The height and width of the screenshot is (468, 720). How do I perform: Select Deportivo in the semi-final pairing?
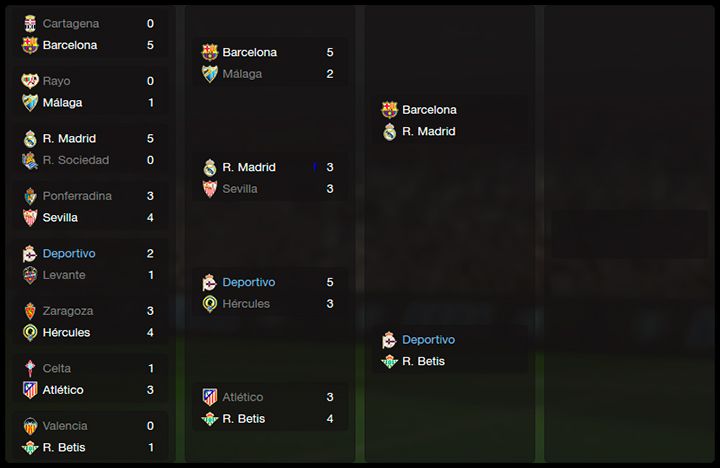point(428,340)
